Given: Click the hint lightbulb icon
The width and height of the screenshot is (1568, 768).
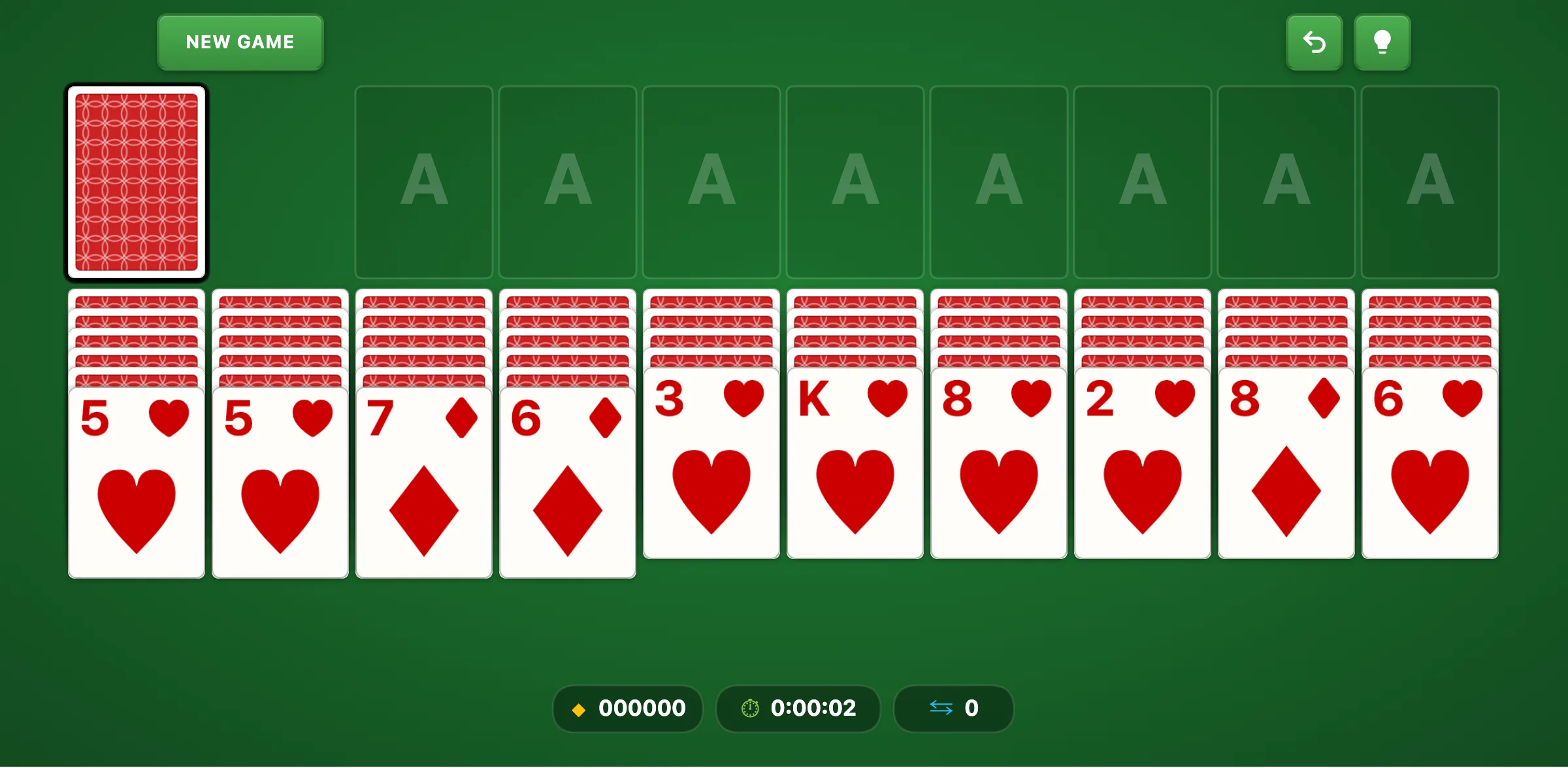Looking at the screenshot, I should [x=1382, y=42].
